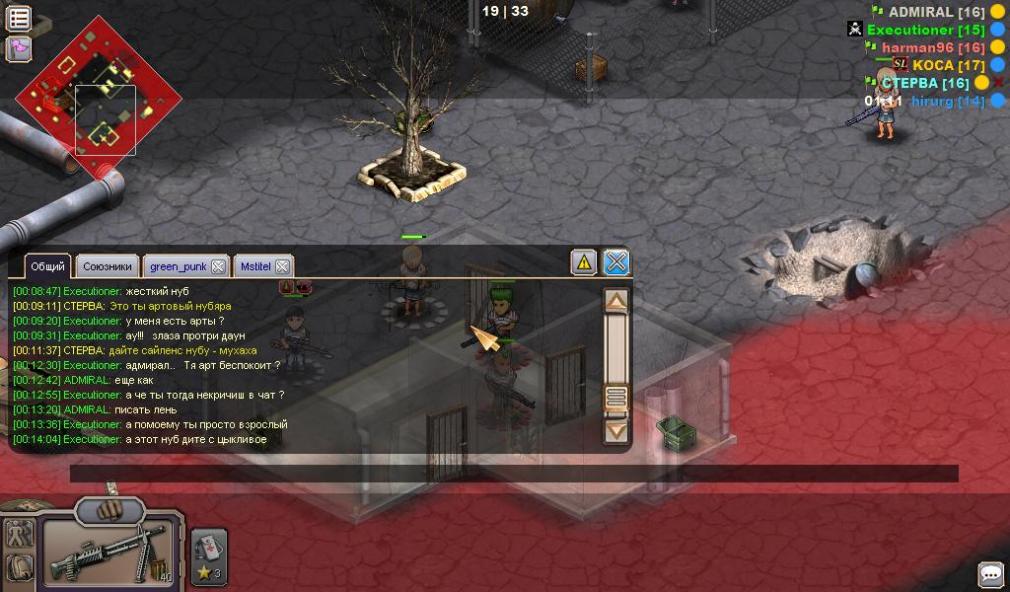Select player ADMIRAL in the player list

[922, 12]
